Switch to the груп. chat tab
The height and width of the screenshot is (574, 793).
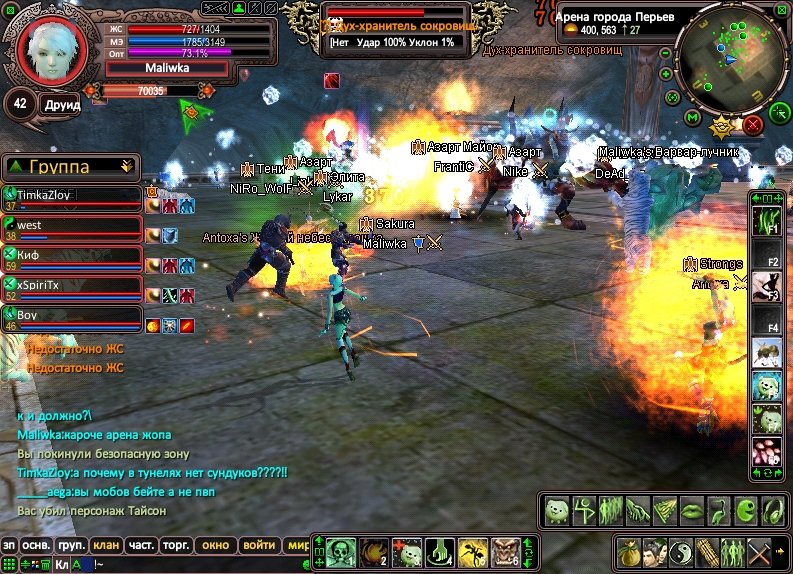[70, 546]
